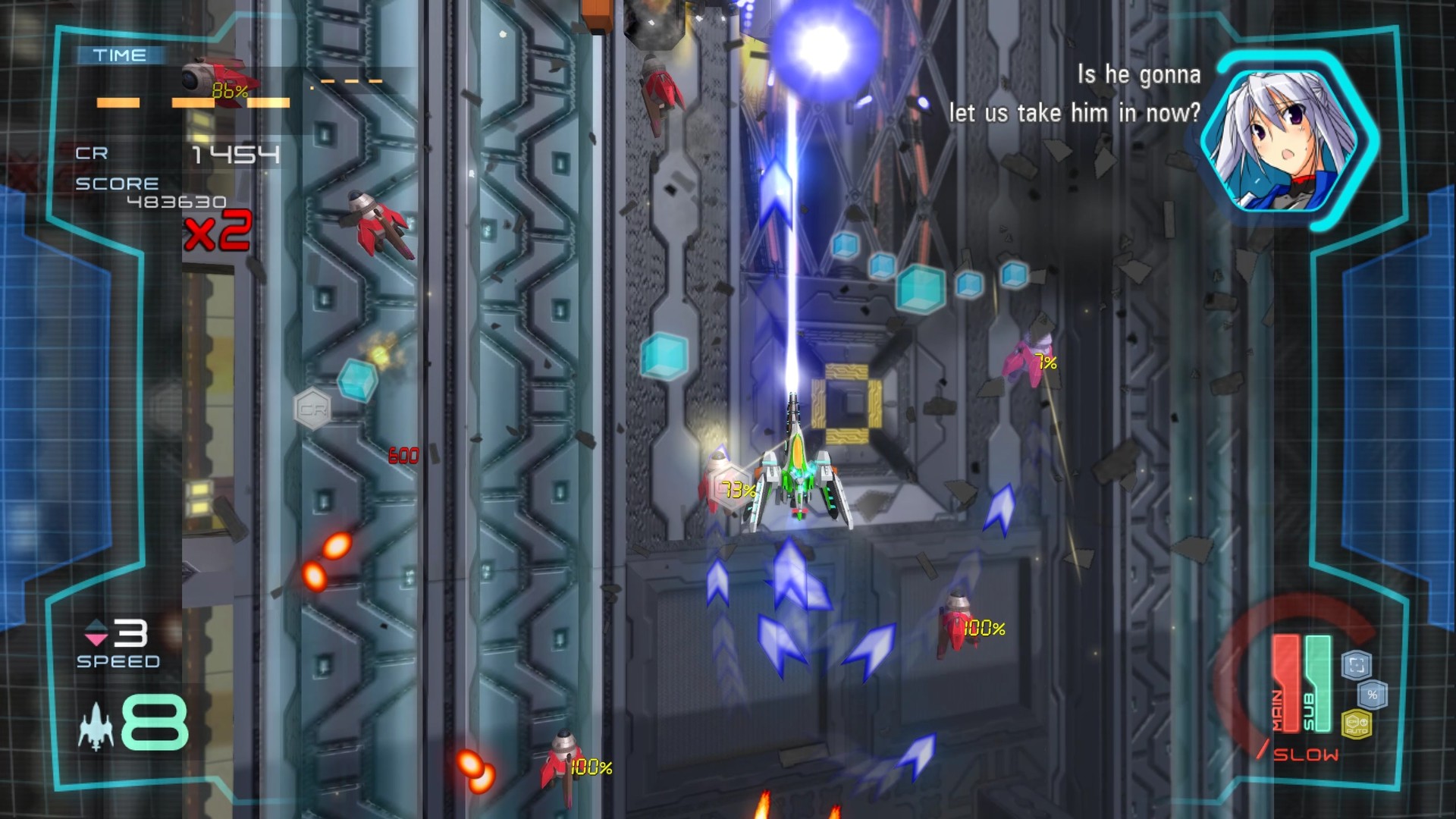Viewport: 1456px width, 819px height.
Task: Select the yellow AUTO hexagon icon
Action: tap(1357, 725)
